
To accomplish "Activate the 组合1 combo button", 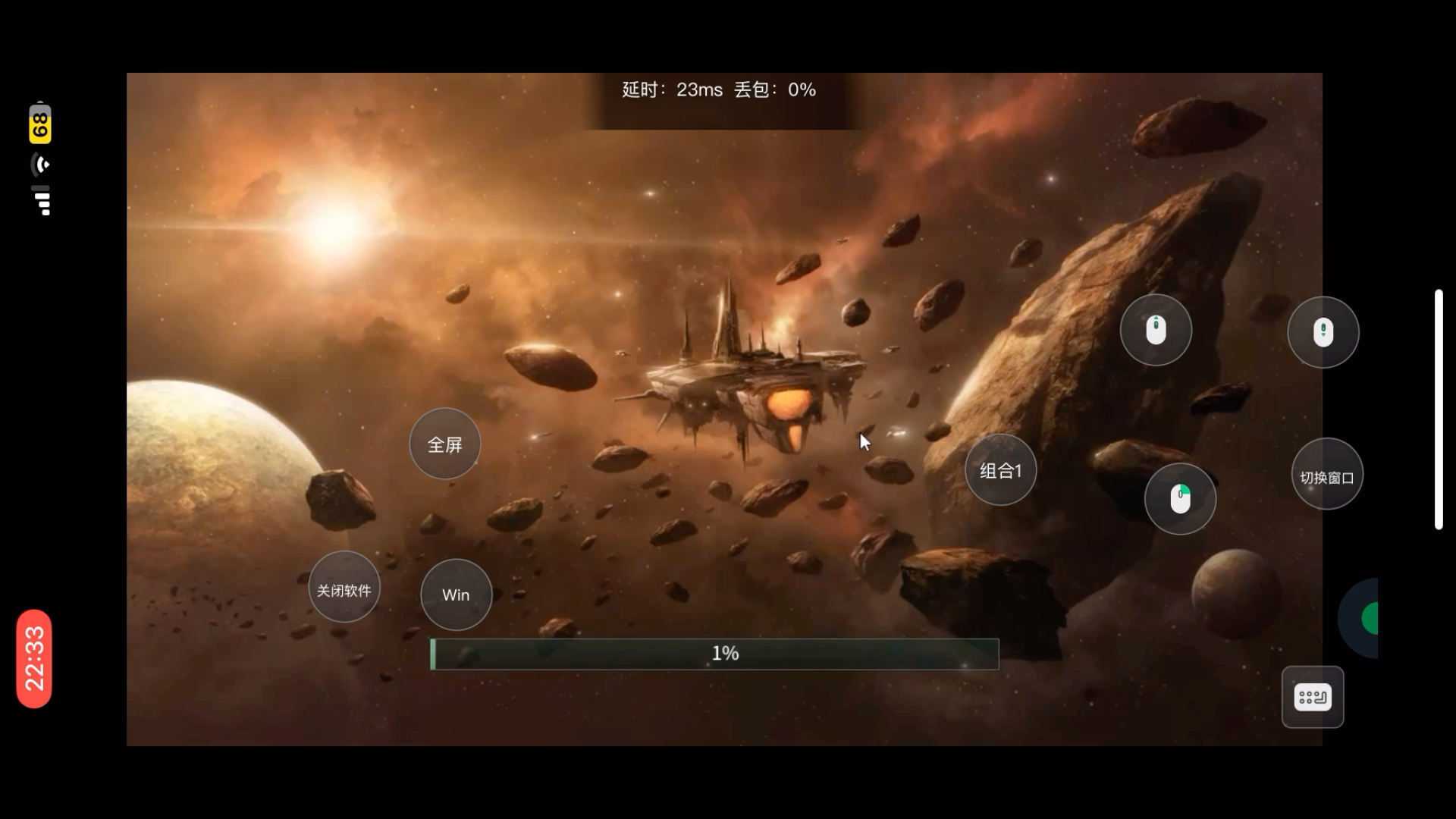I will click(x=1000, y=471).
